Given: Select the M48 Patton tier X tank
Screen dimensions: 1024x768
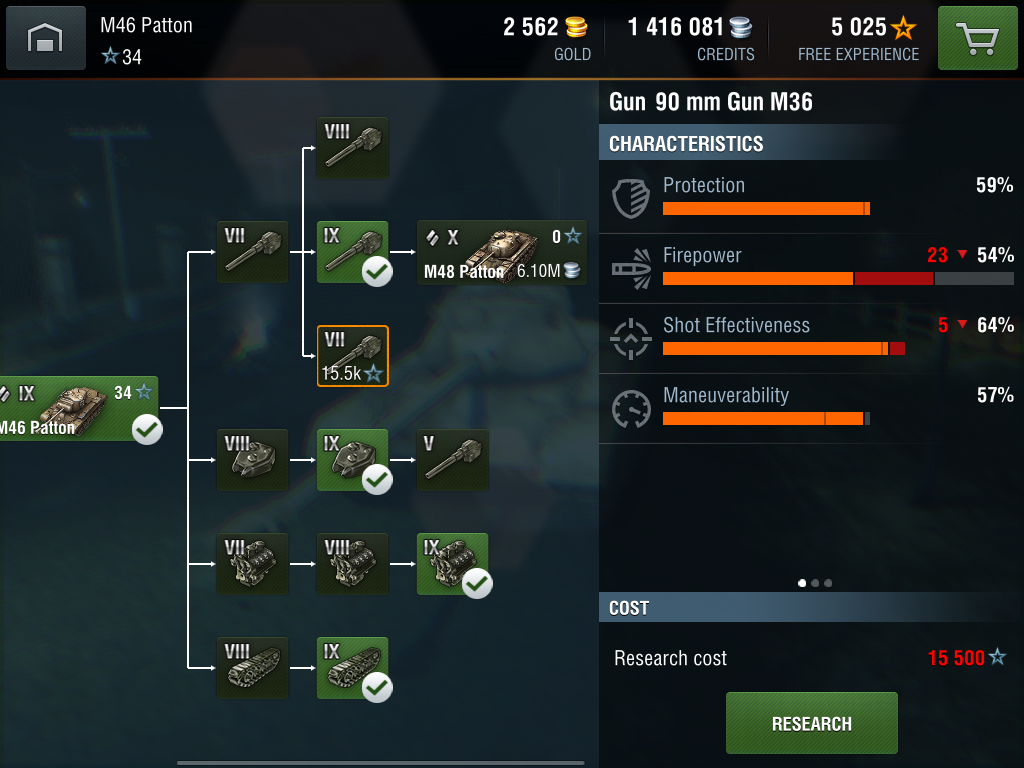Looking at the screenshot, I should click(x=502, y=252).
